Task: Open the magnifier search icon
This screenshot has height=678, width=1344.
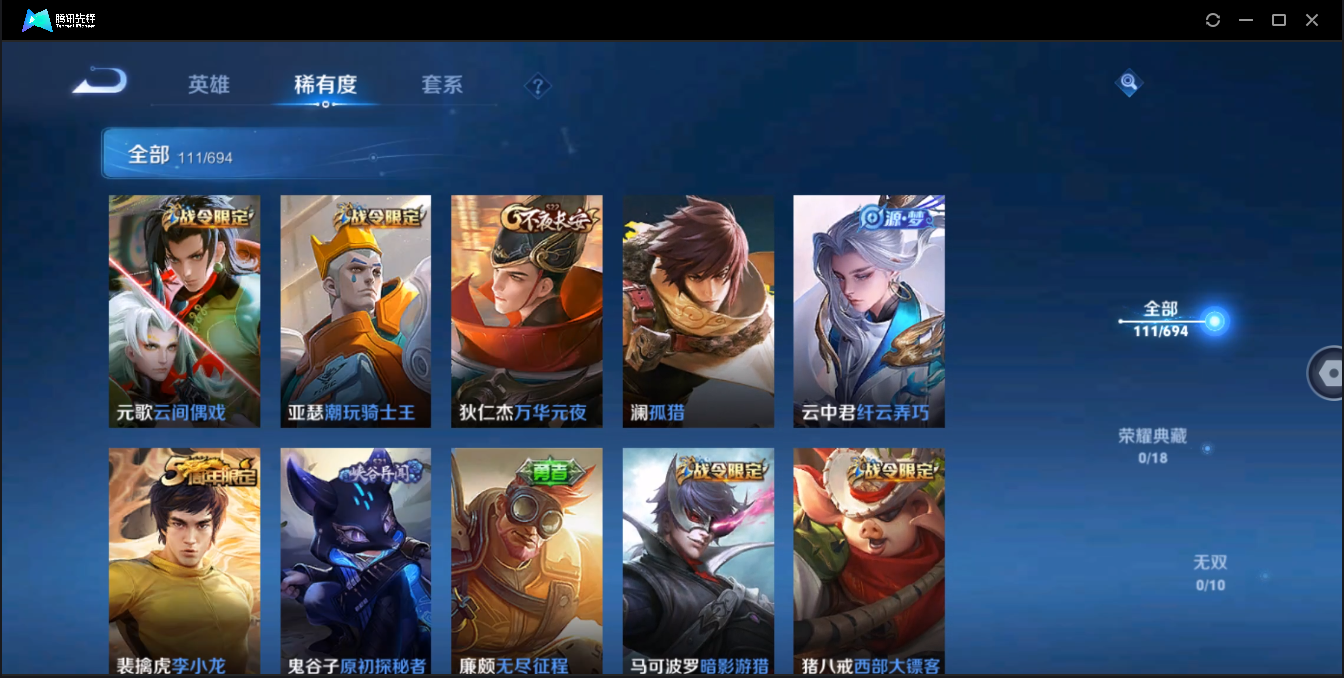Action: click(1128, 83)
